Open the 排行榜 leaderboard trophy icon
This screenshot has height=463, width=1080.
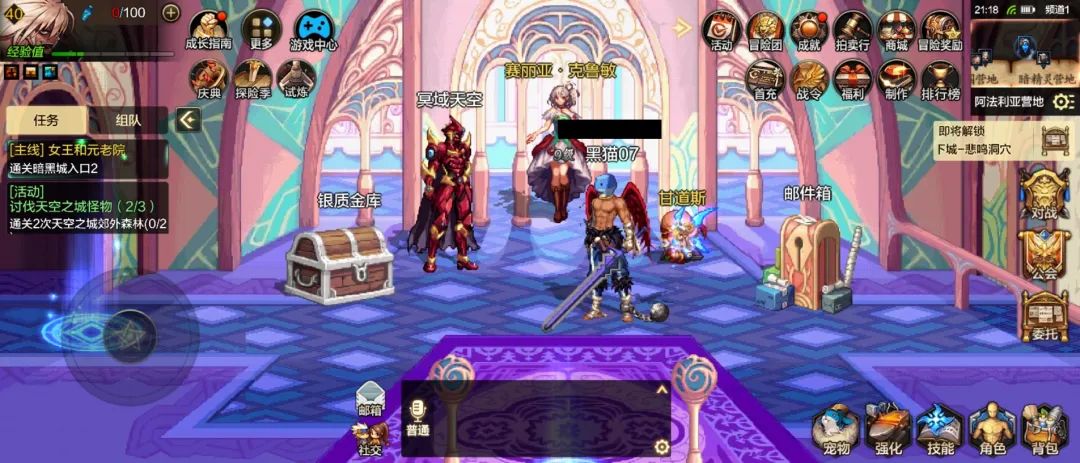[x=940, y=78]
